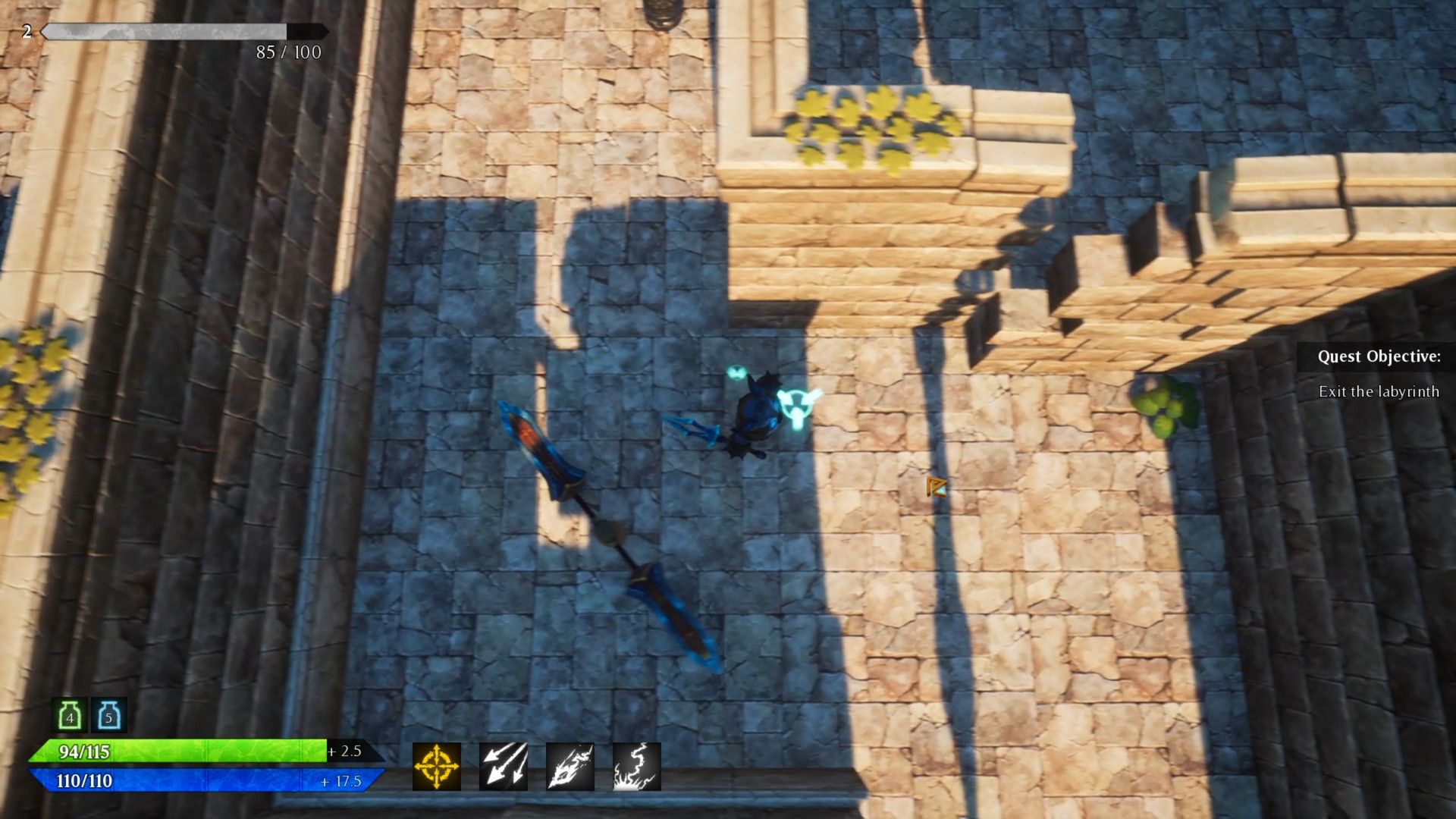Select the player character in the courtyard

click(758, 413)
